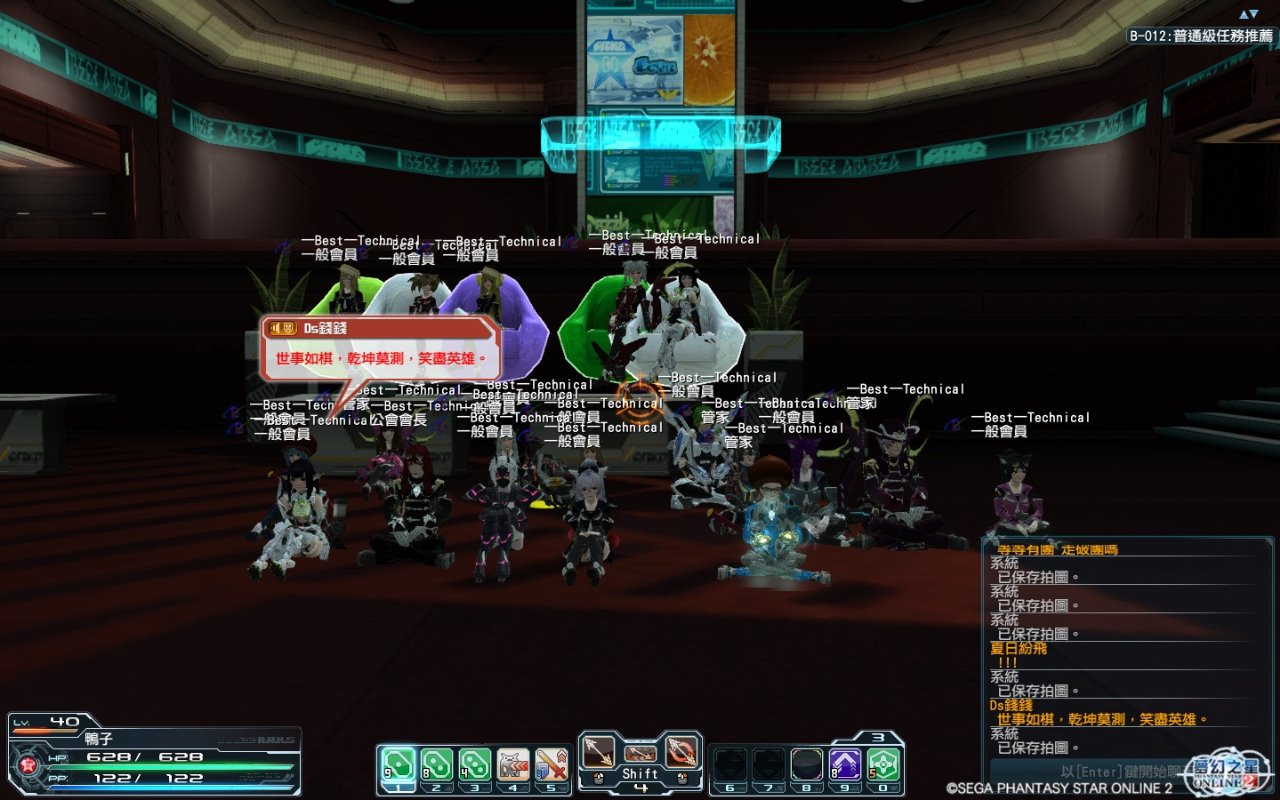This screenshot has height=800, width=1280.
Task: Use the Monomate in hotbar slot 1
Action: pos(398,765)
